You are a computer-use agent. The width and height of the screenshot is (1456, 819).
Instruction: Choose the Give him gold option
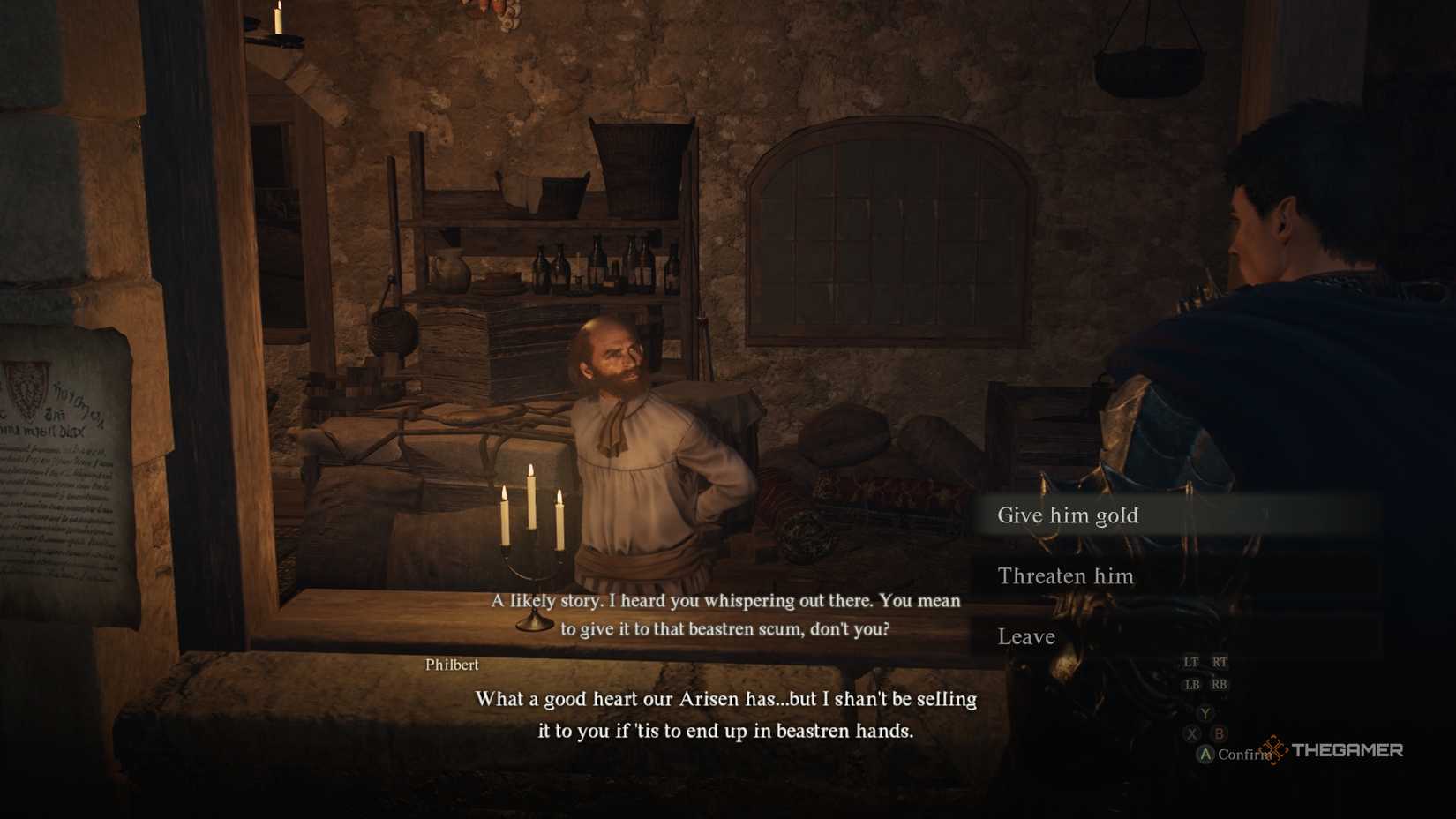[1069, 515]
